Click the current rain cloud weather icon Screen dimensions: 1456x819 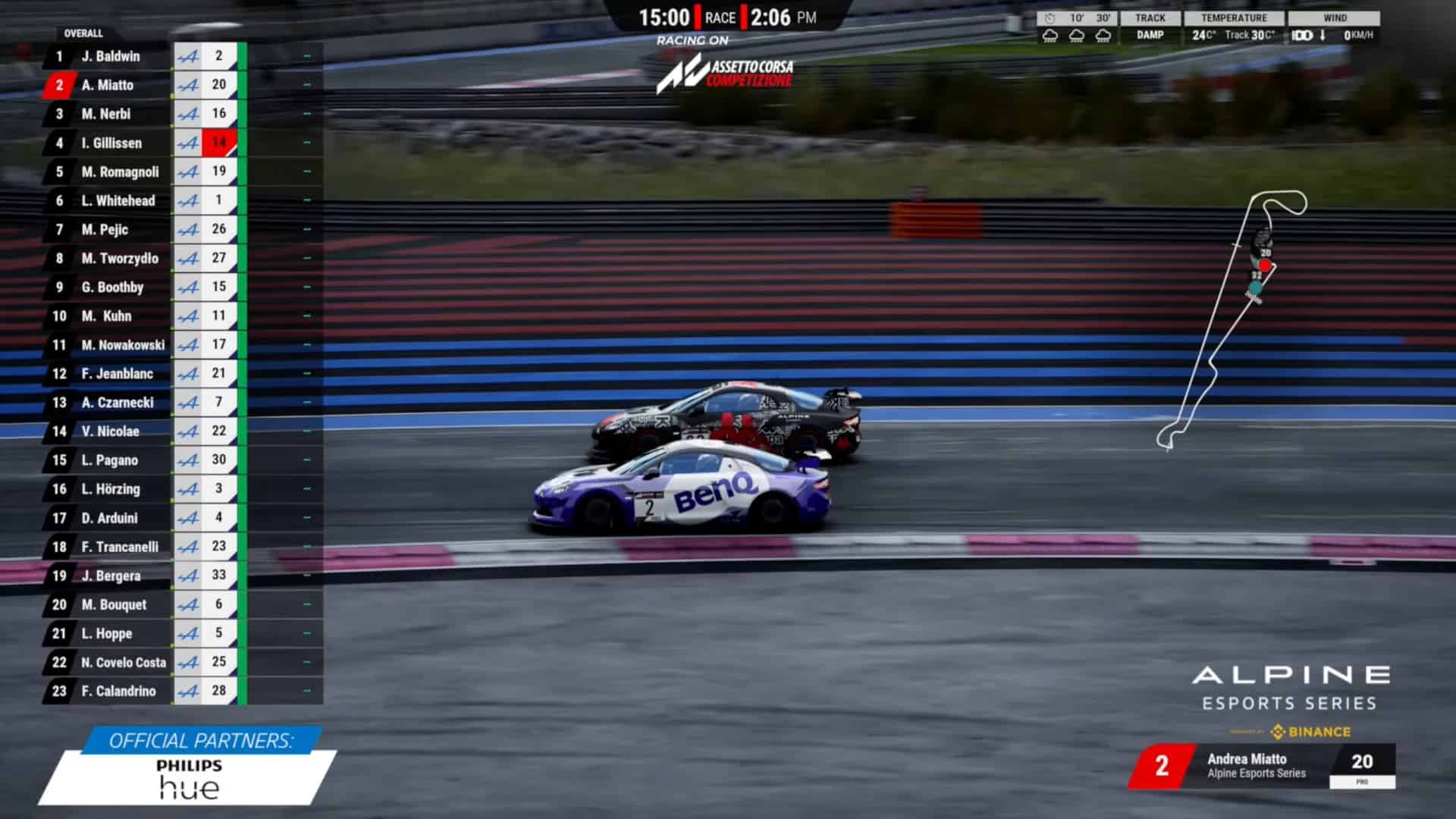(1050, 33)
